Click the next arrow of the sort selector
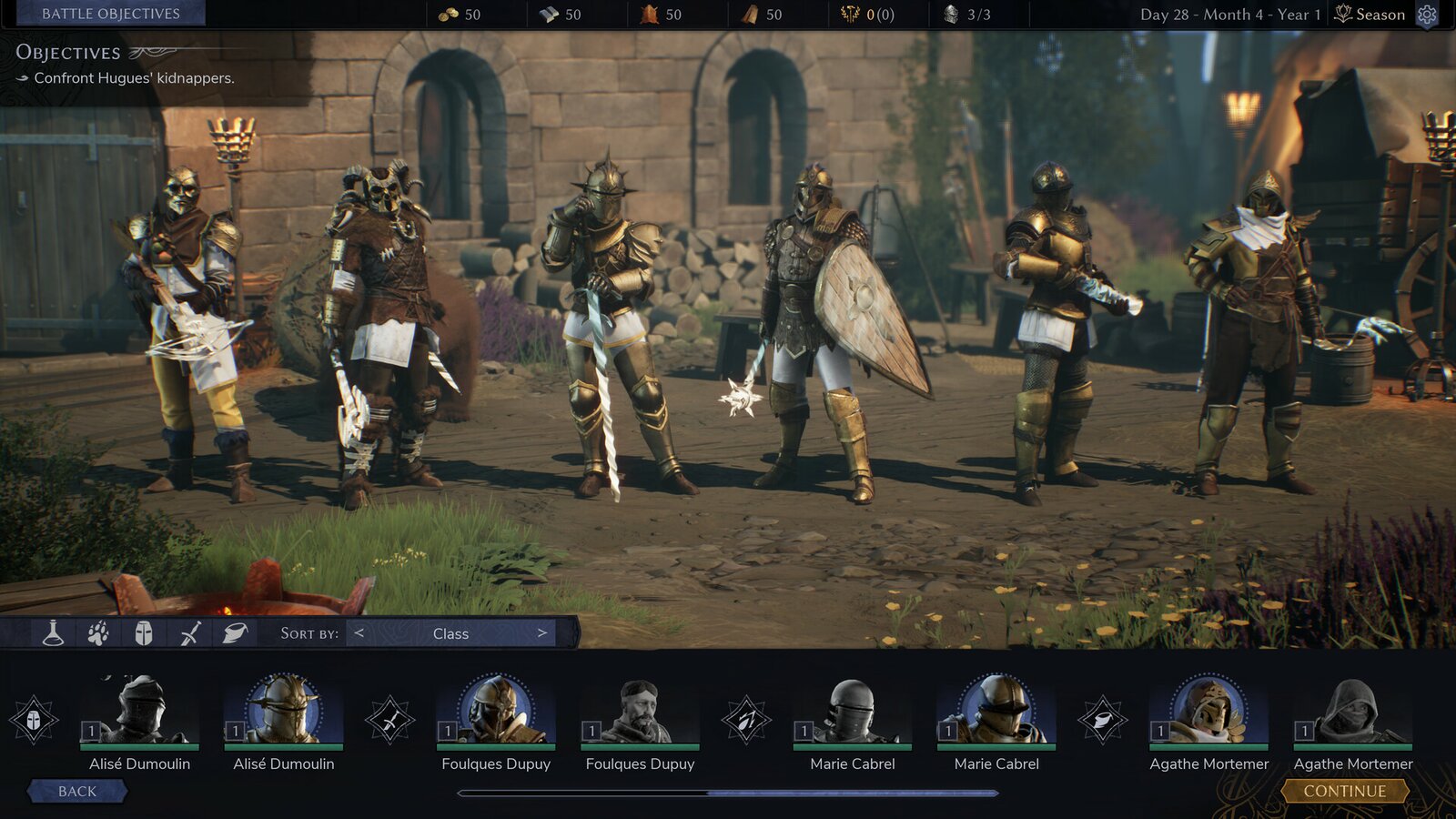This screenshot has height=819, width=1456. coord(543,633)
